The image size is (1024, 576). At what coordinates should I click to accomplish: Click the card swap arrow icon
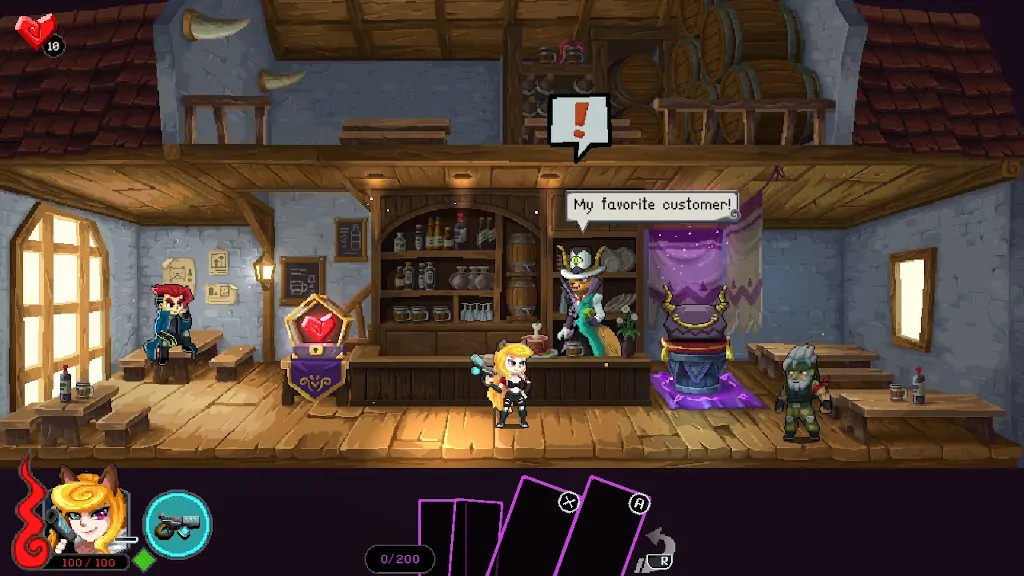[x=661, y=551]
